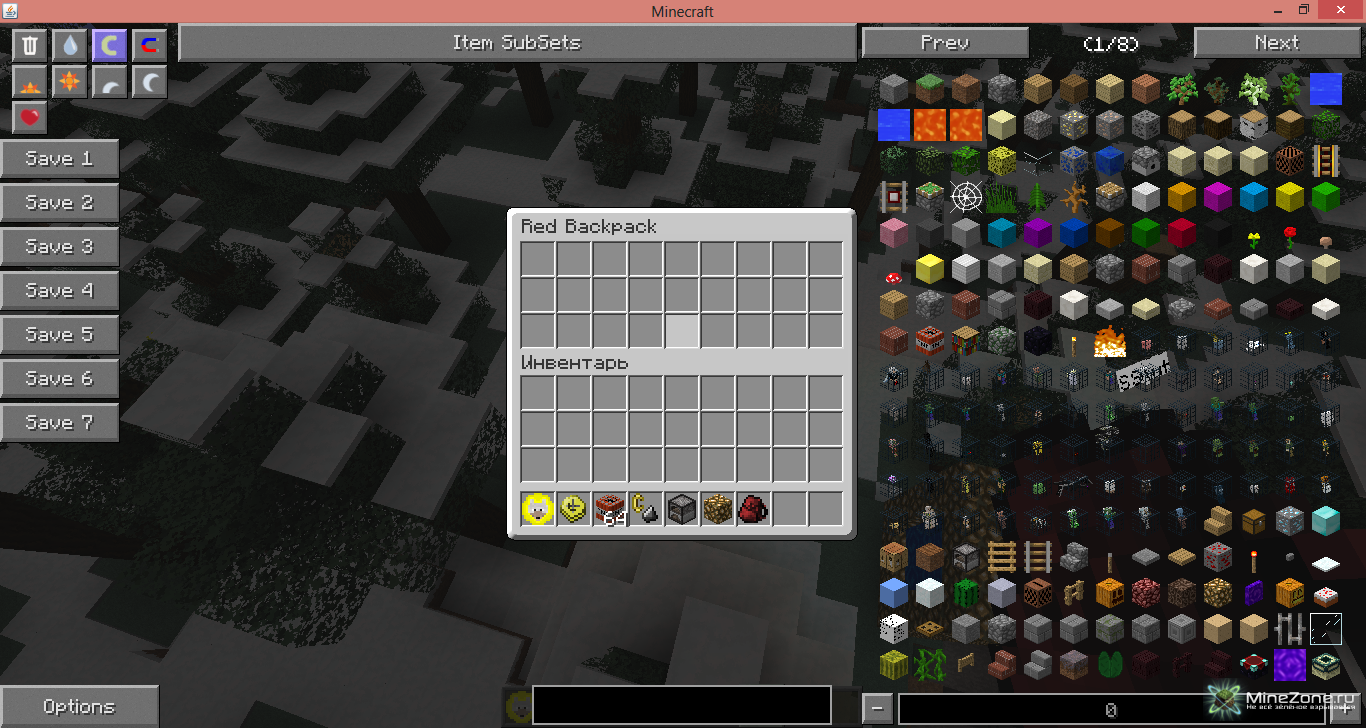1366x728 pixels.
Task: Go to the previous item page
Action: click(x=944, y=43)
